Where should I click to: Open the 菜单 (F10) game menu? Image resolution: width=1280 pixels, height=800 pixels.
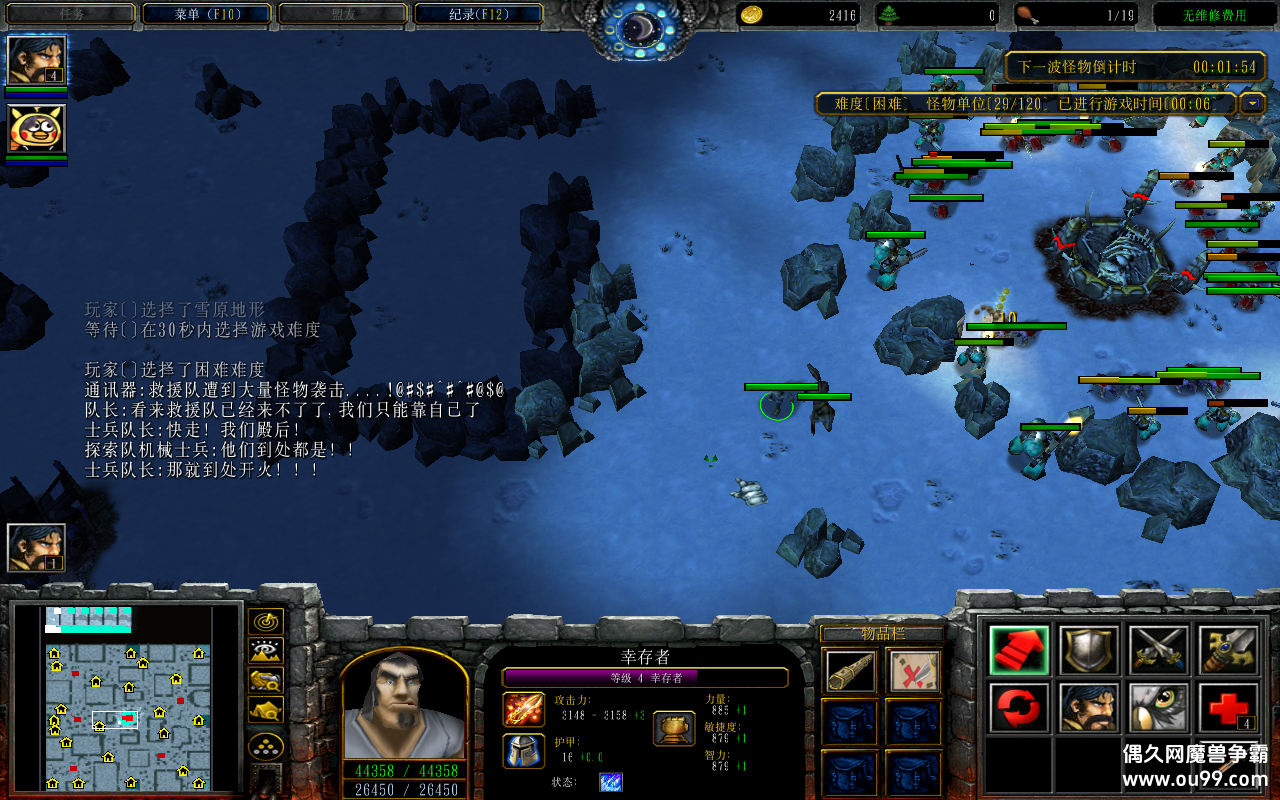click(x=207, y=14)
